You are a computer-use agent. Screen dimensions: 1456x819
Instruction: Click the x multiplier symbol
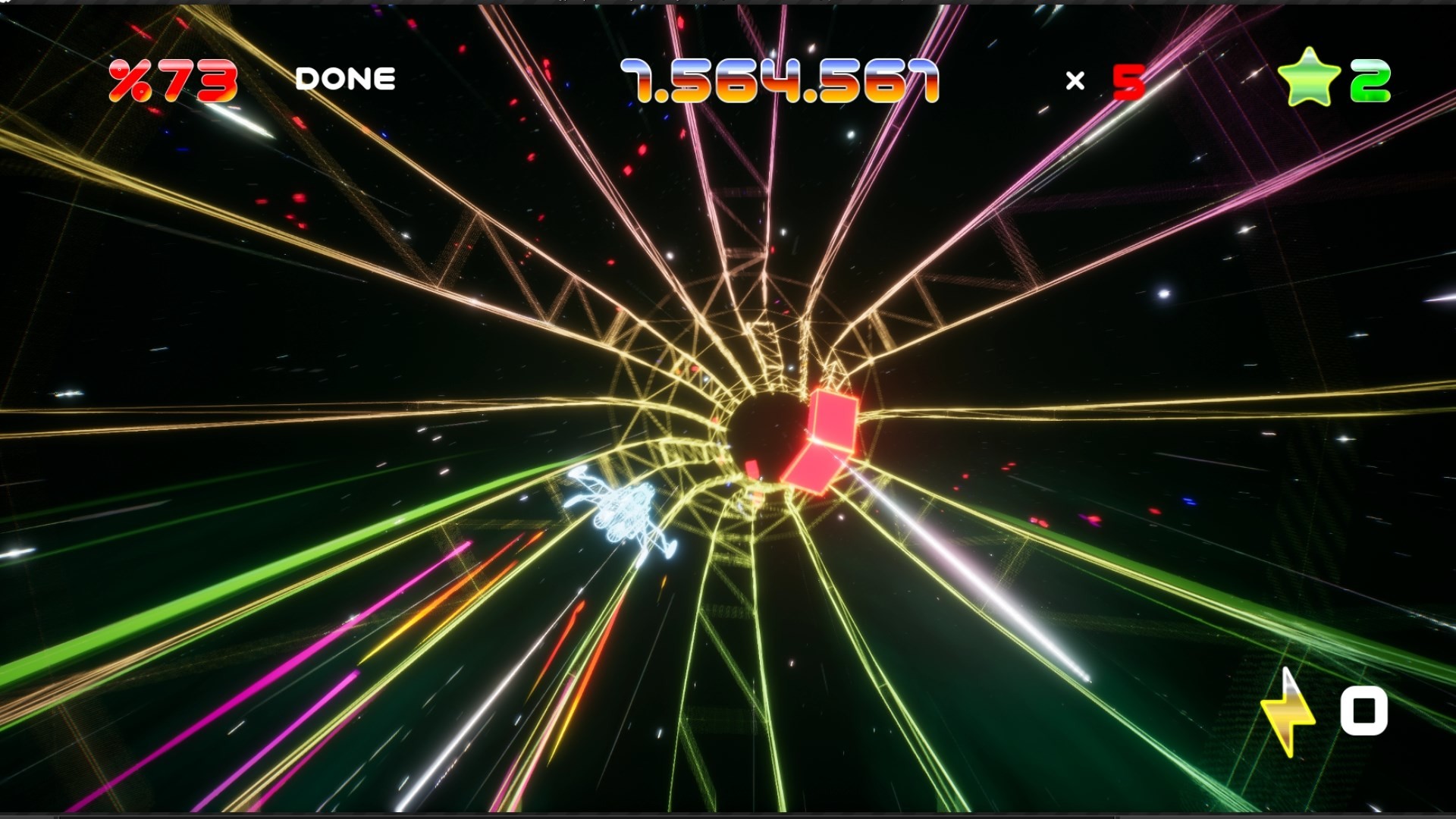[1074, 80]
